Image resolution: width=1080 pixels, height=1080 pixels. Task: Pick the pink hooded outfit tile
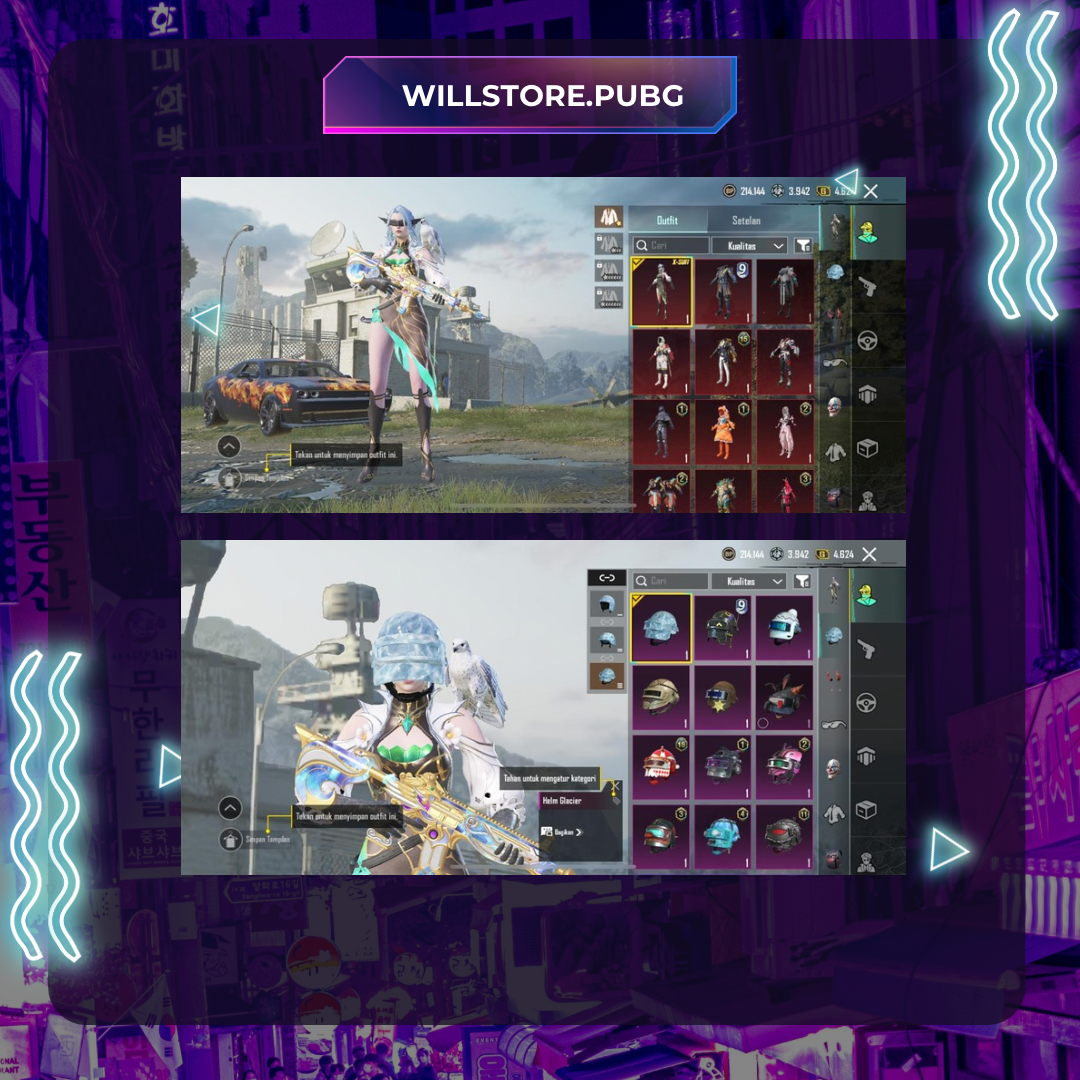[x=783, y=490]
